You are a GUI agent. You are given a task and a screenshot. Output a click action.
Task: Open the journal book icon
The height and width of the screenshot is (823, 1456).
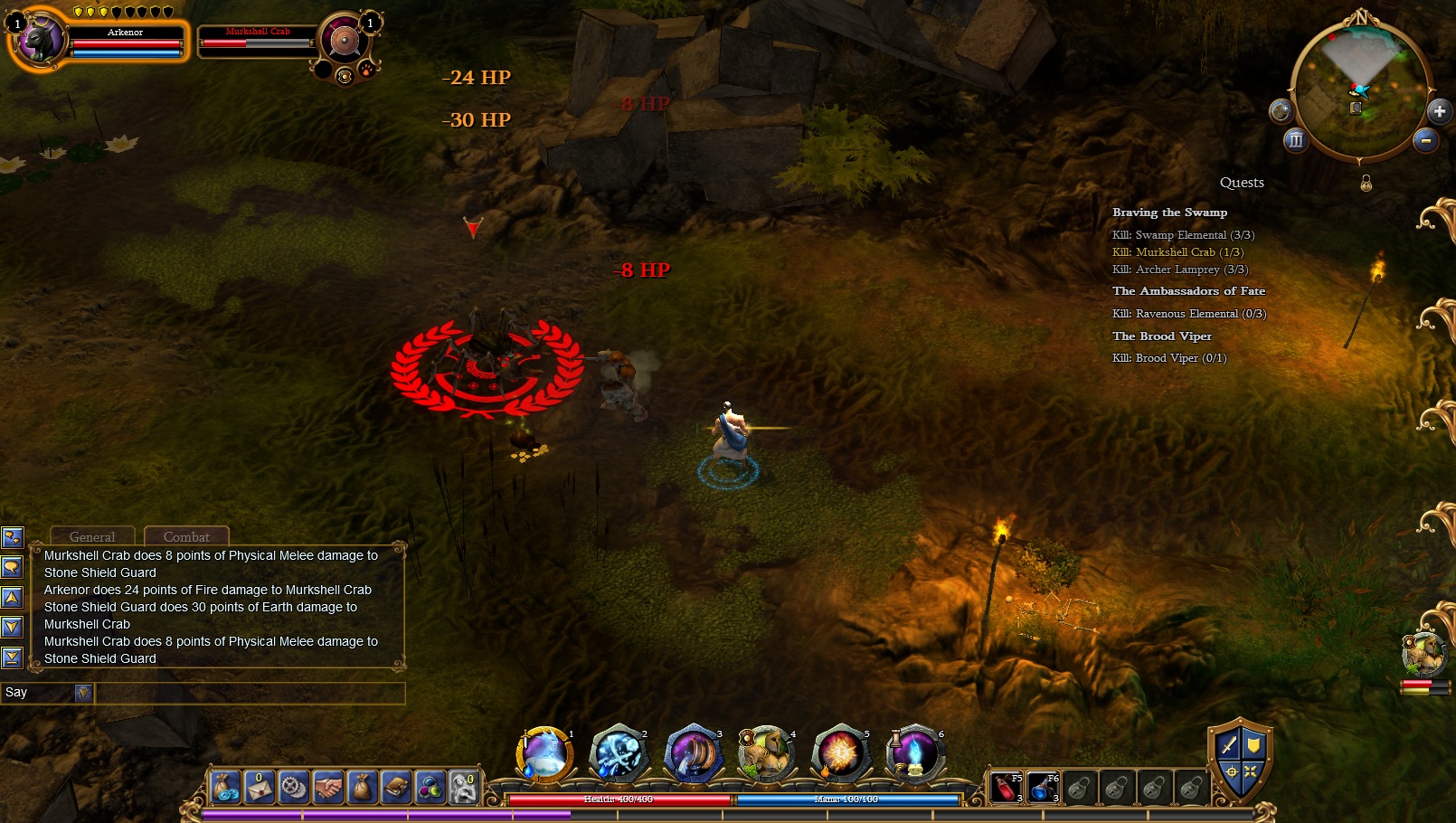pyautogui.click(x=396, y=788)
